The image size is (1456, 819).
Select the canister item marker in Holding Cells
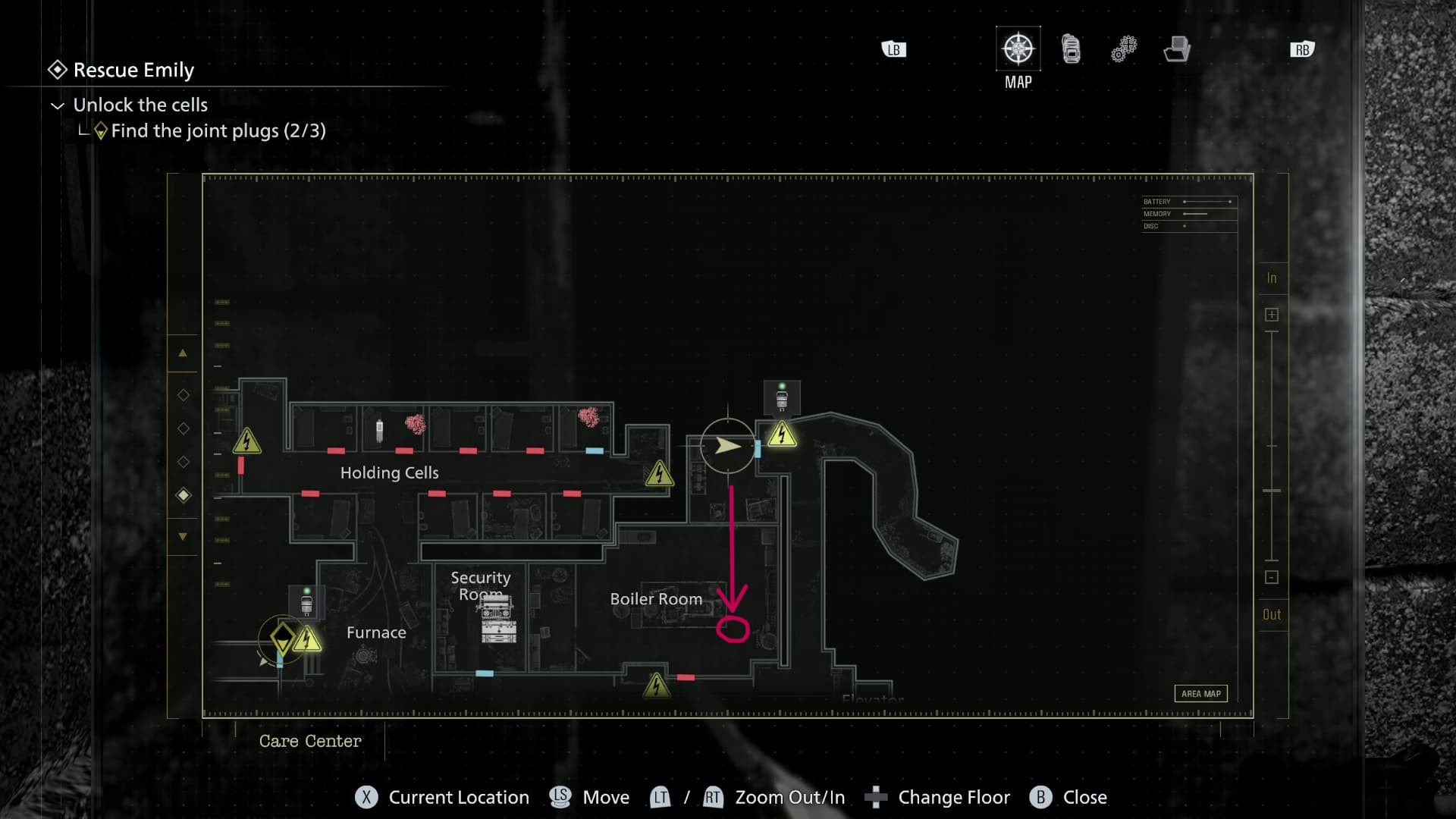coord(380,430)
